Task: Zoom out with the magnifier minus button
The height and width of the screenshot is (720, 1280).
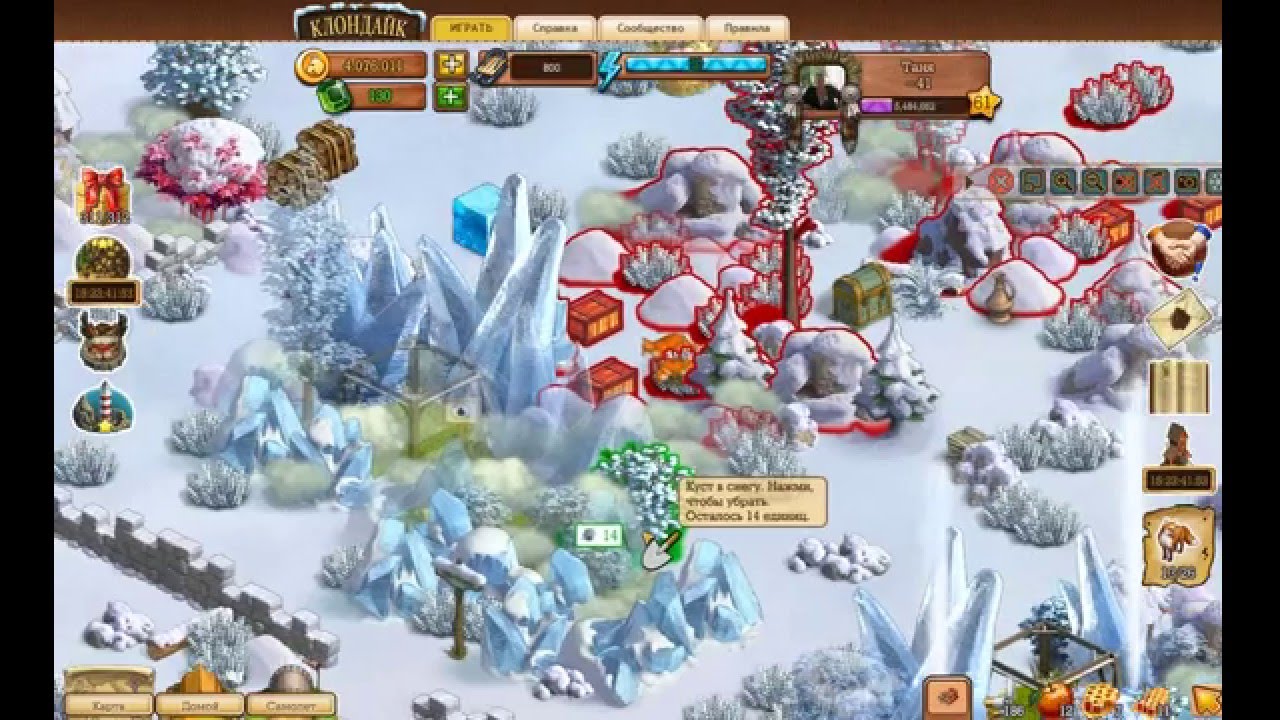Action: [x=1094, y=181]
